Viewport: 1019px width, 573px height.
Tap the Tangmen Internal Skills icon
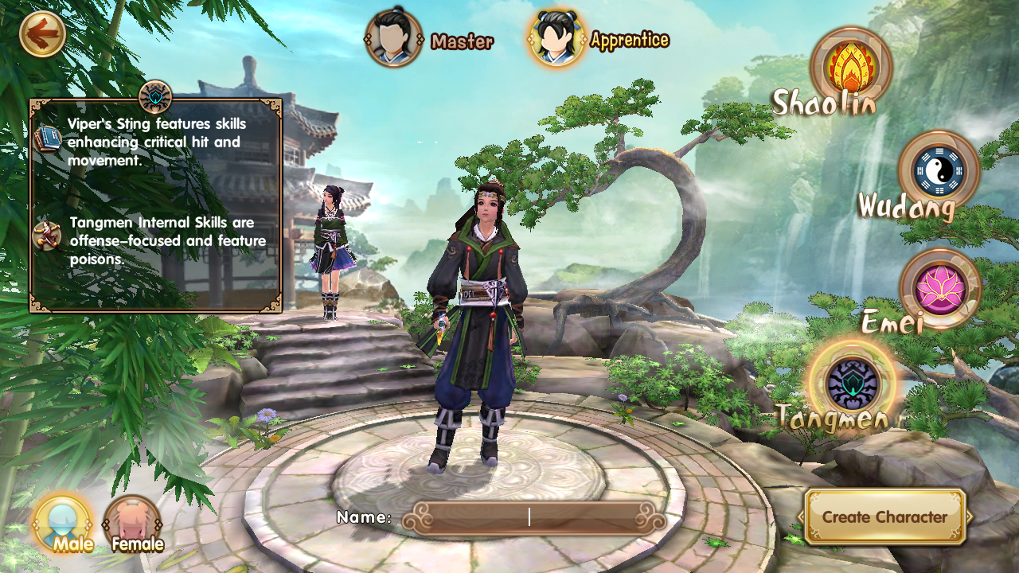pos(47,235)
